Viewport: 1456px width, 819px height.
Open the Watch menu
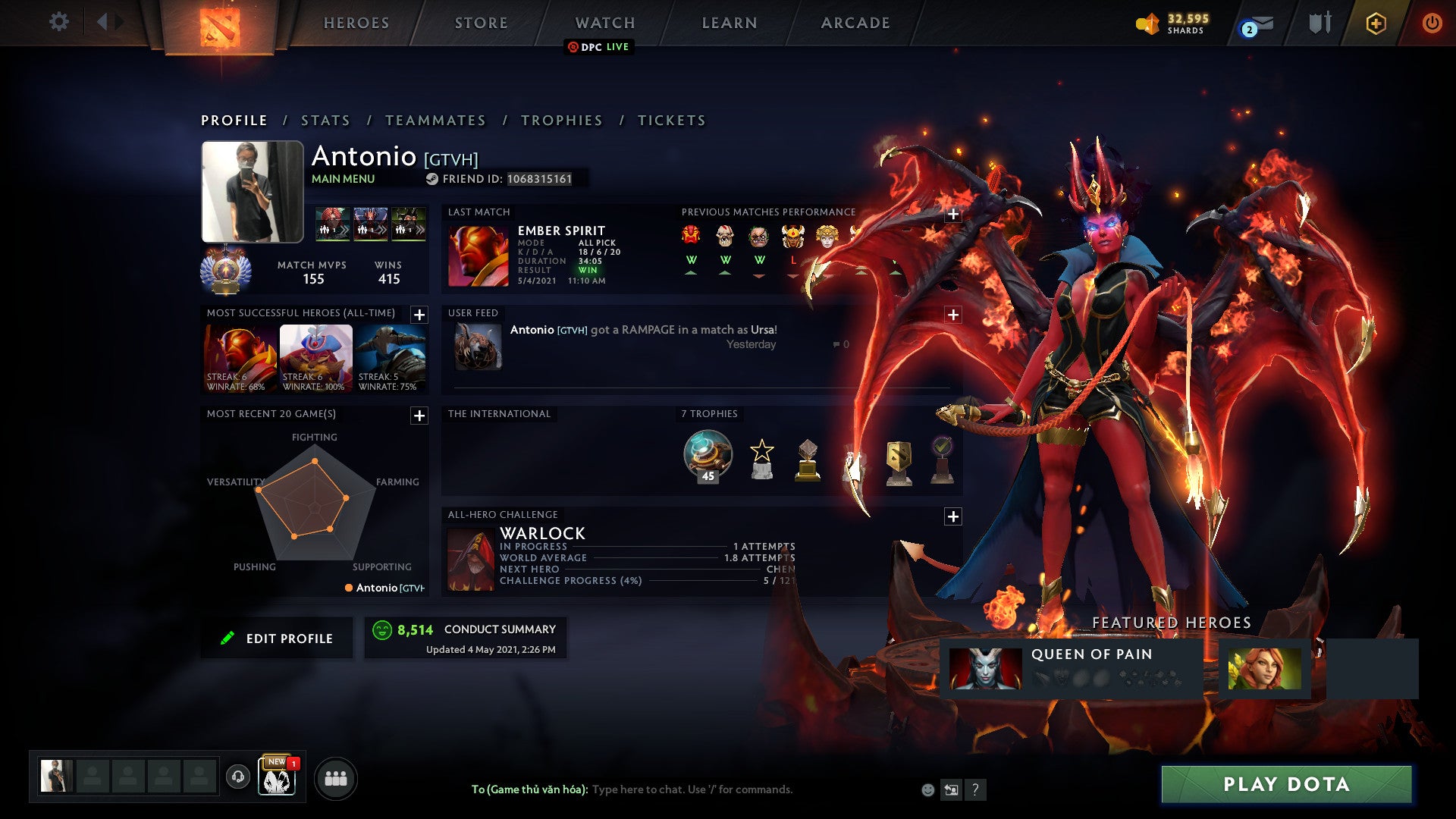coord(605,23)
